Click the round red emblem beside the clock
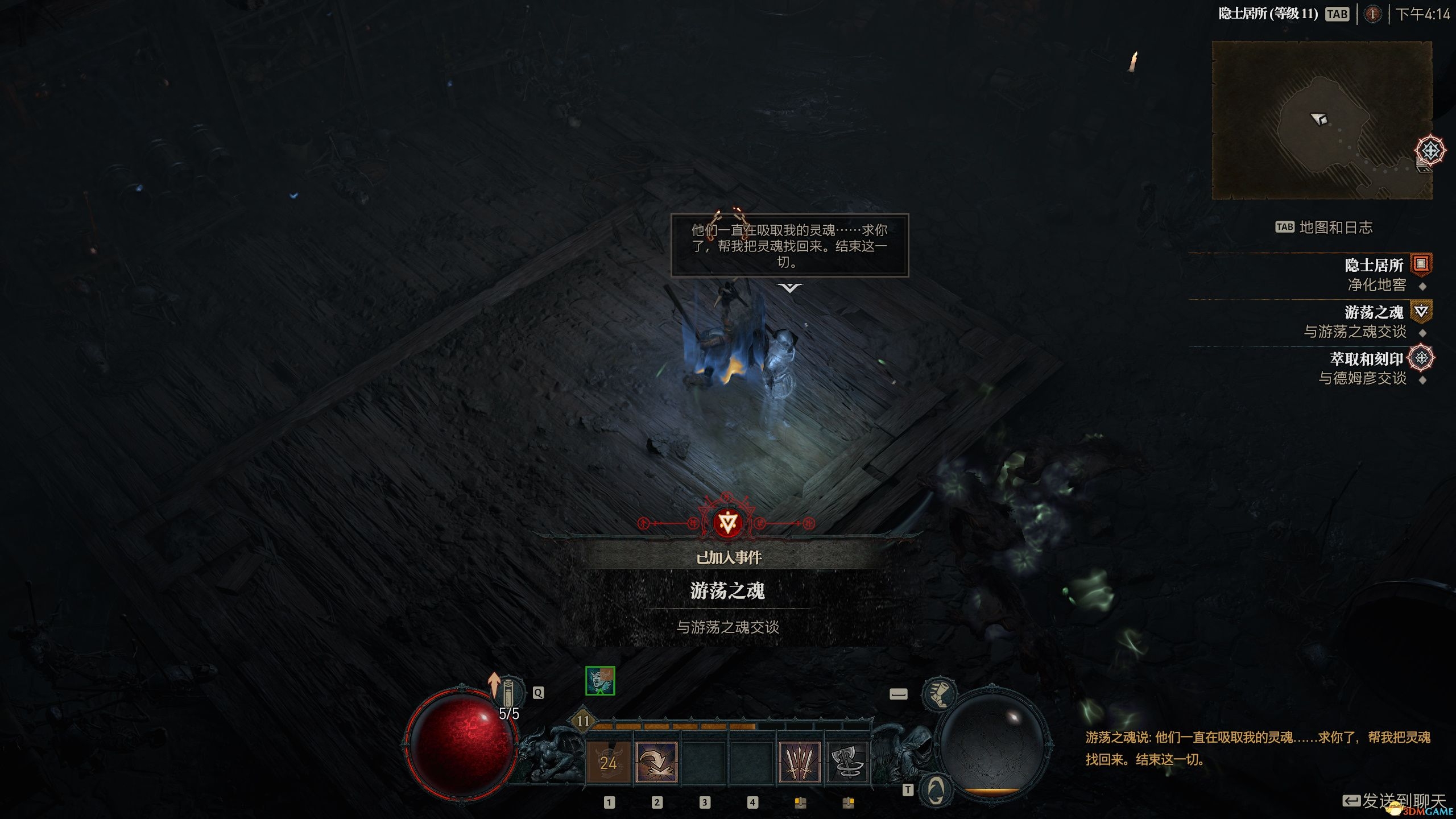Screen dimensions: 1456x819 [x=1372, y=14]
